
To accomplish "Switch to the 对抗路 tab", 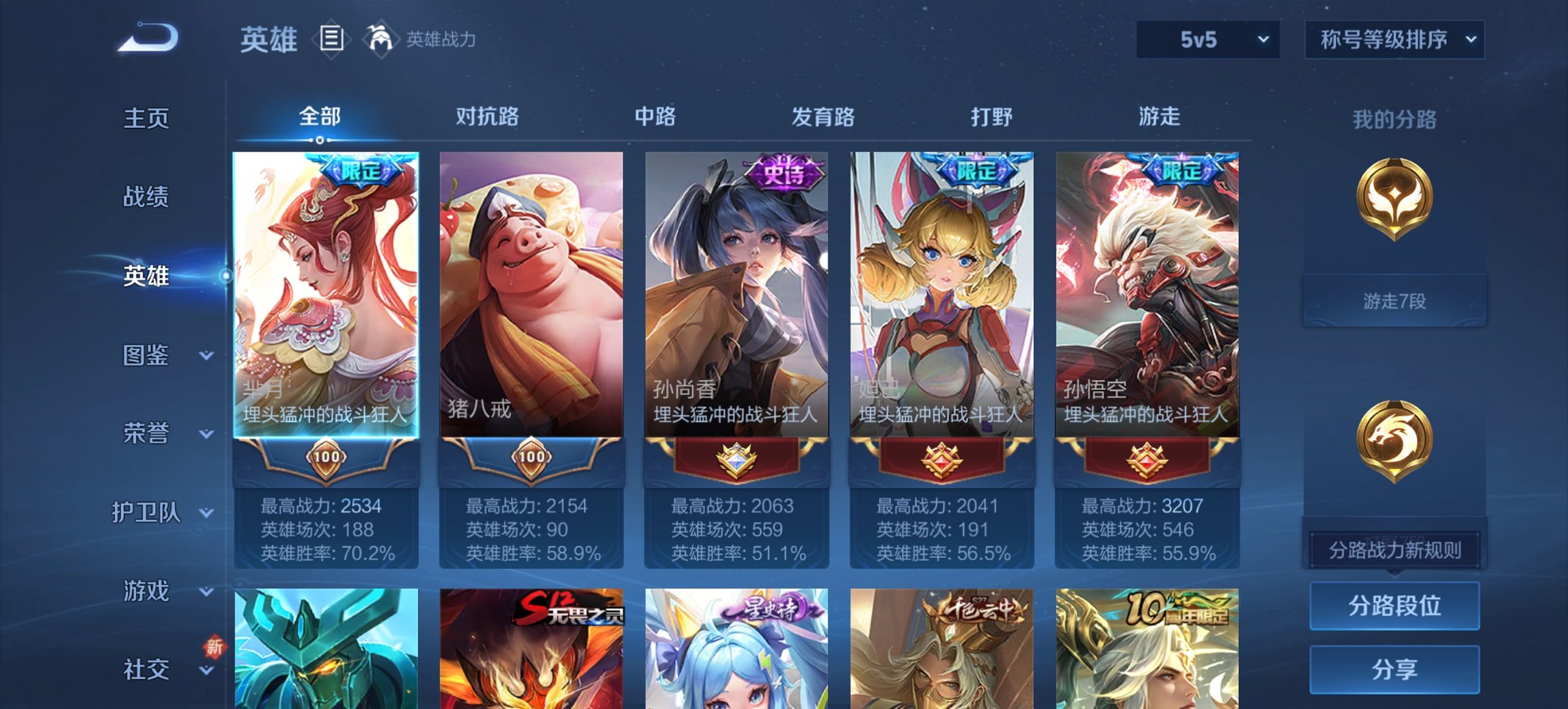I will (489, 117).
